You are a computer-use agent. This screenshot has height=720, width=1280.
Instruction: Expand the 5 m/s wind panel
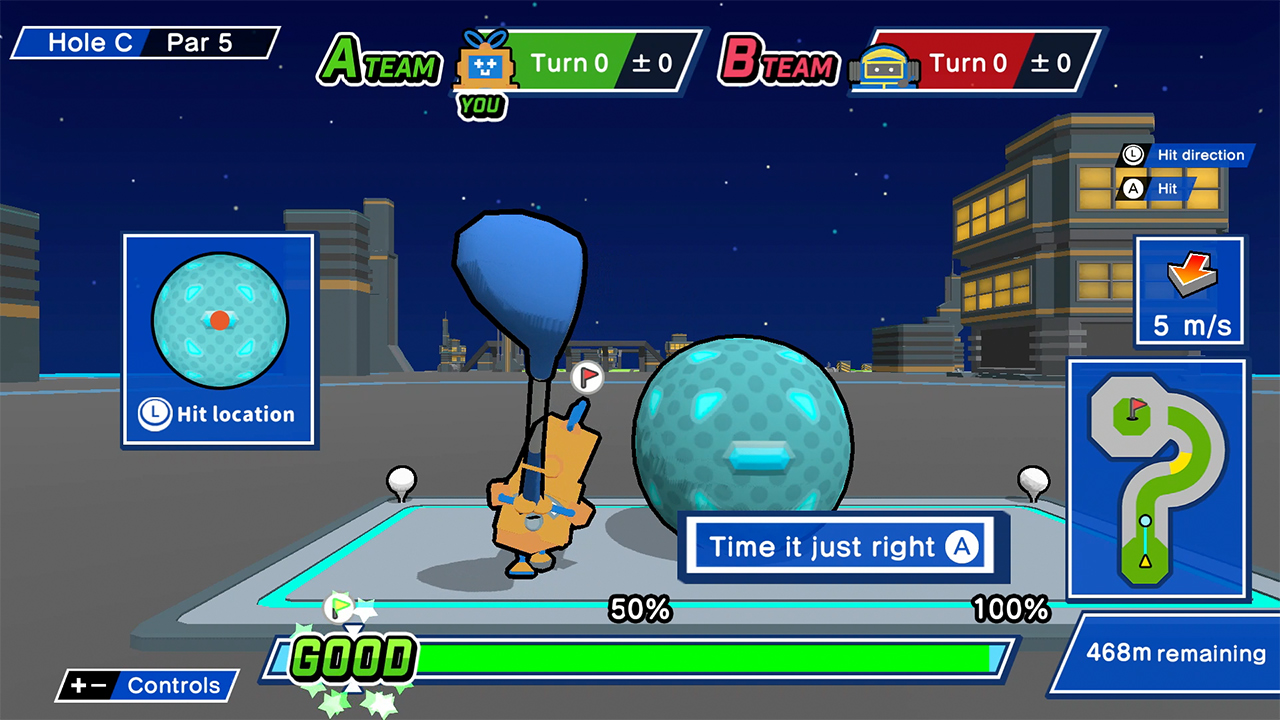tap(1189, 292)
